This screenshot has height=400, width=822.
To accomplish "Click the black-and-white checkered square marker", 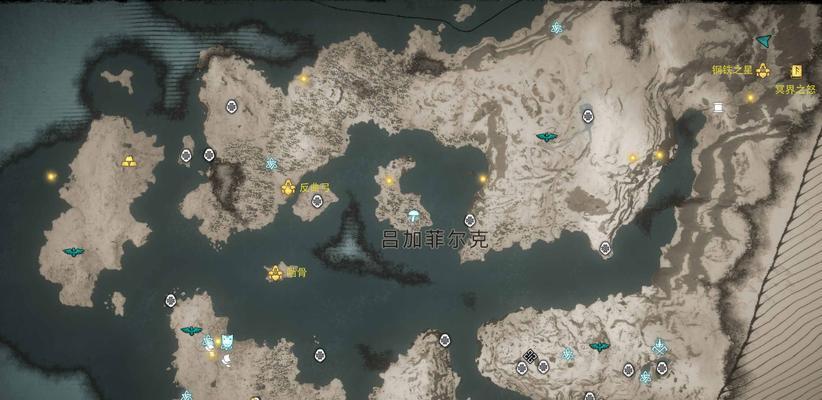I will [x=530, y=356].
